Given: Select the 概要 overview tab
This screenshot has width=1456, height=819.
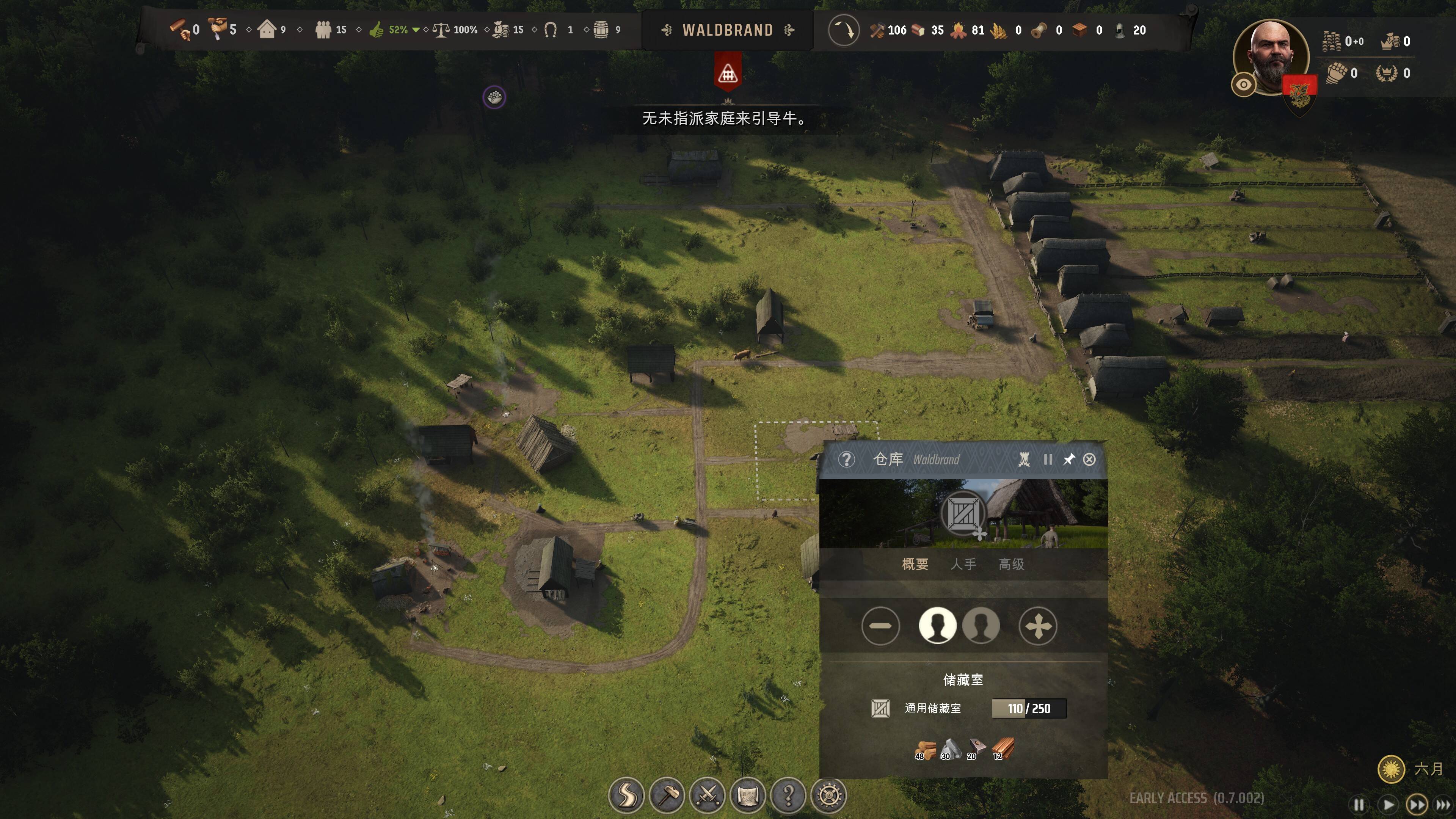Looking at the screenshot, I should [915, 564].
